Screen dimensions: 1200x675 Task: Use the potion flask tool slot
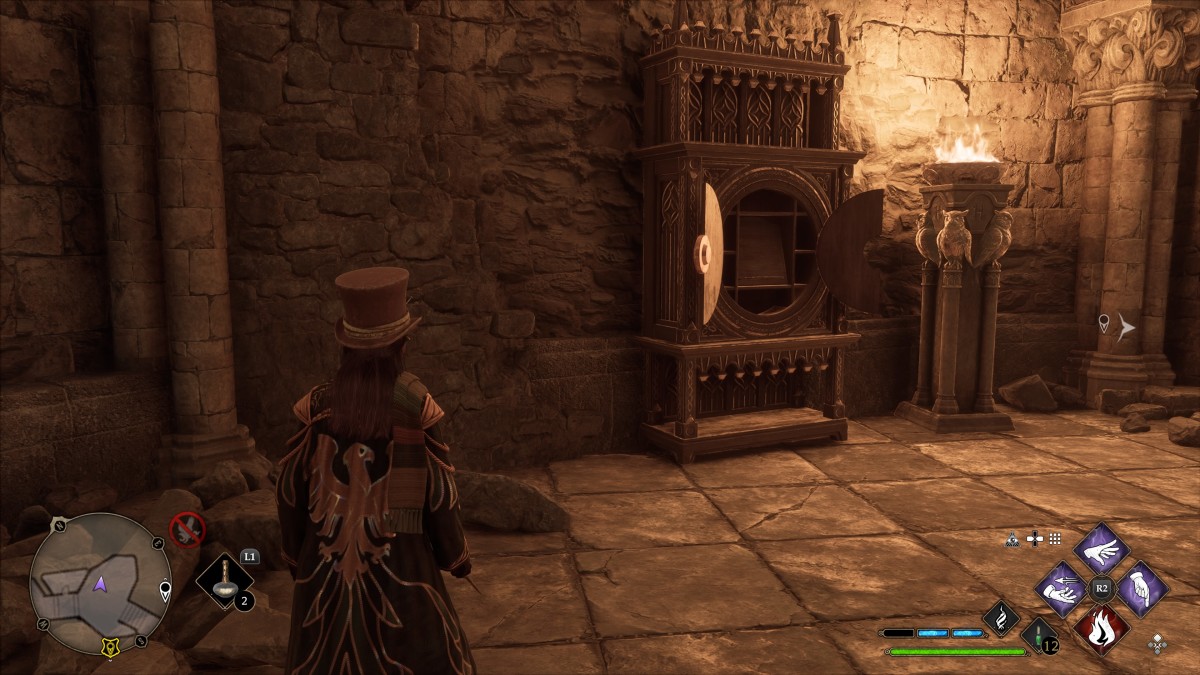tap(225, 582)
